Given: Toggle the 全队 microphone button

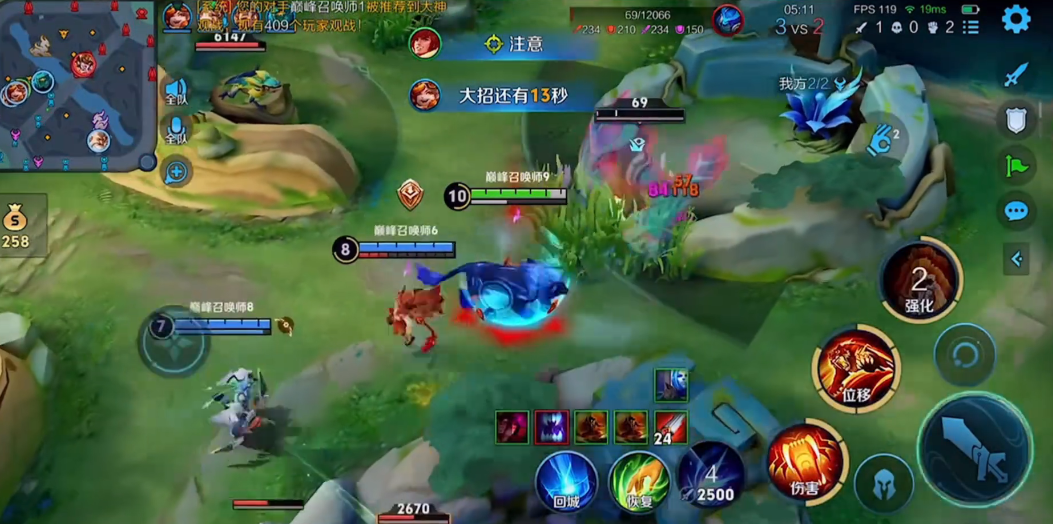Looking at the screenshot, I should click(177, 131).
